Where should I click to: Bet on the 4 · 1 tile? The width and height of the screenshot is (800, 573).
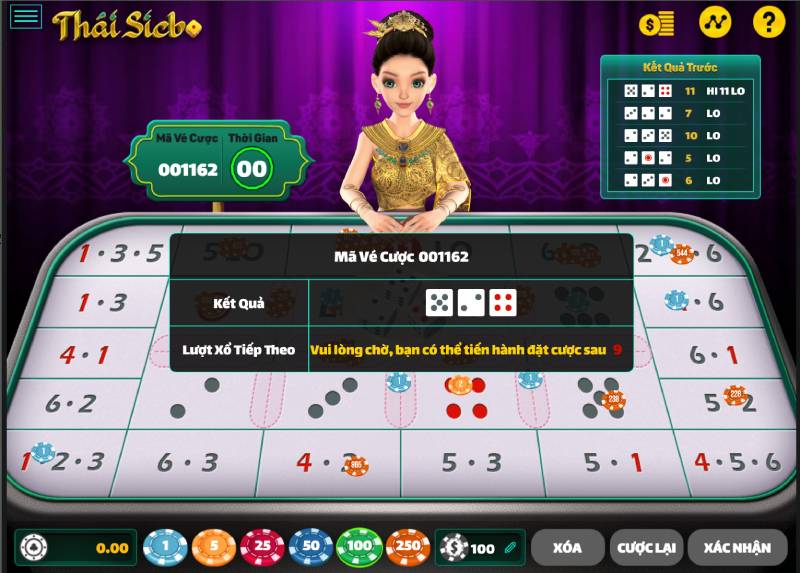(83, 354)
